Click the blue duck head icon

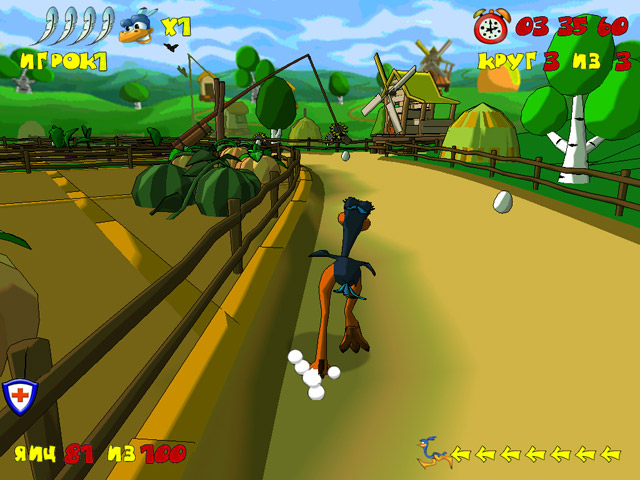[x=138, y=28]
